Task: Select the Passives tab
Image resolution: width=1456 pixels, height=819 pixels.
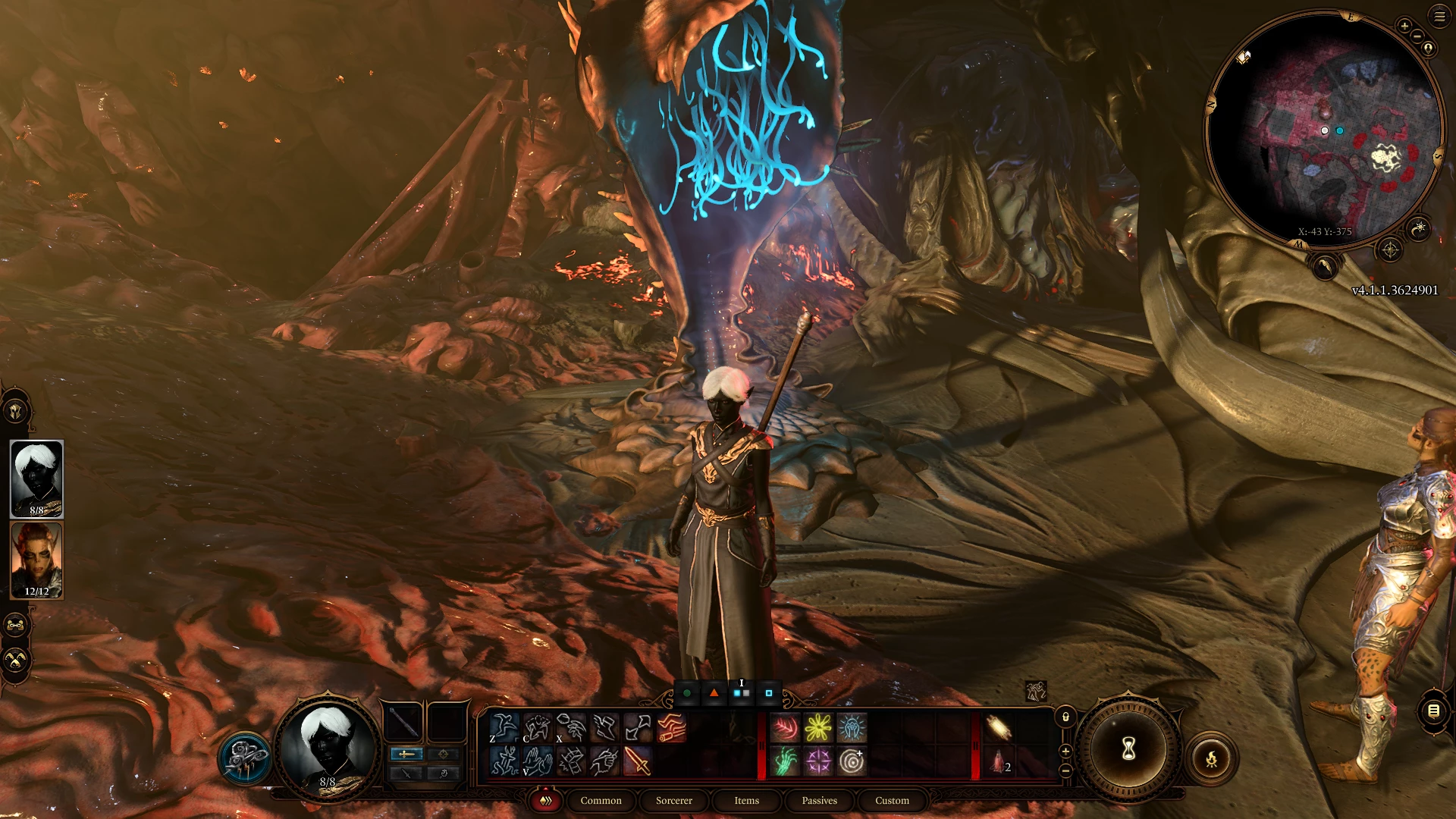Action: 819,800
